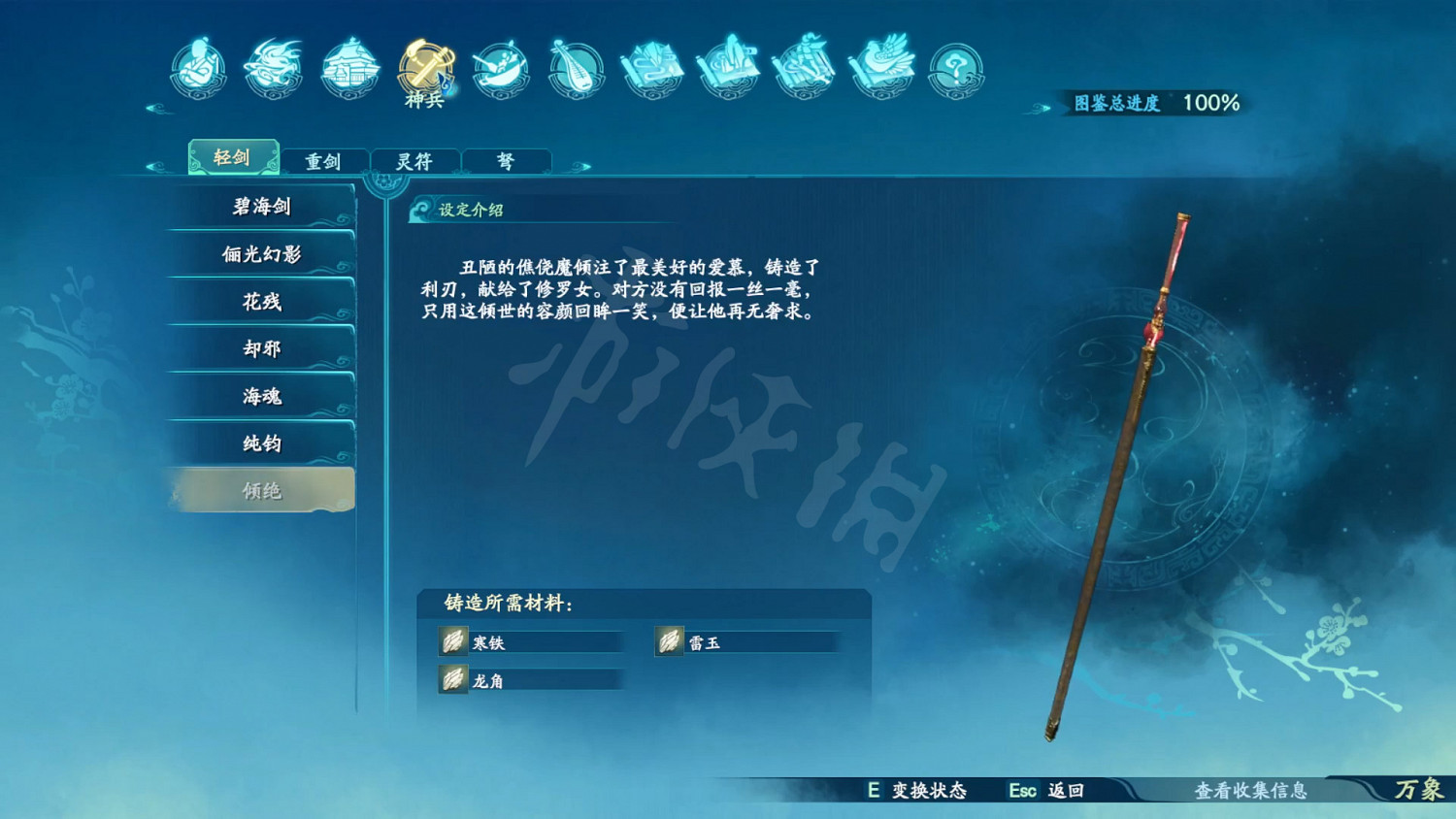Select the 弩 tab
The width and height of the screenshot is (1456, 819).
pyautogui.click(x=506, y=161)
